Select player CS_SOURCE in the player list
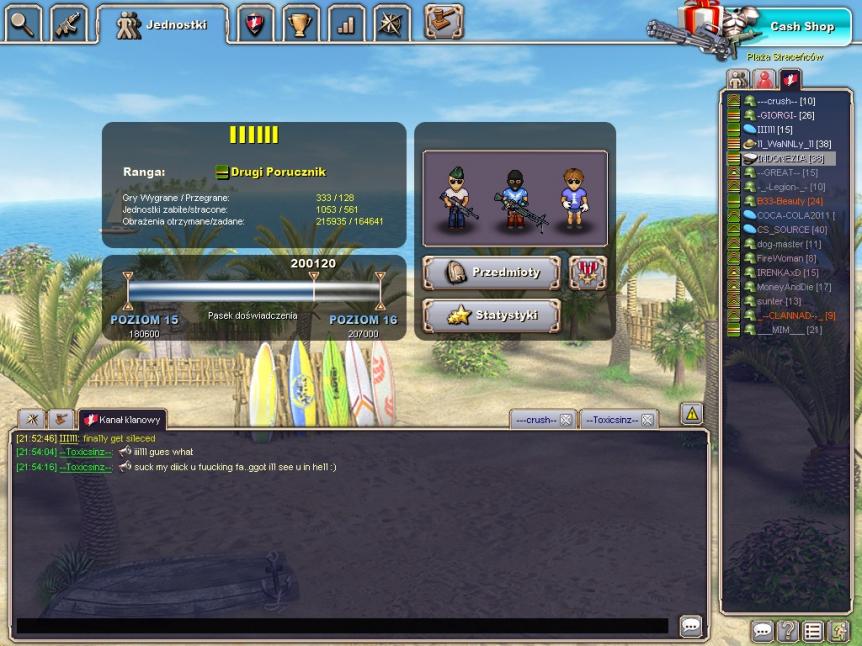 click(778, 230)
